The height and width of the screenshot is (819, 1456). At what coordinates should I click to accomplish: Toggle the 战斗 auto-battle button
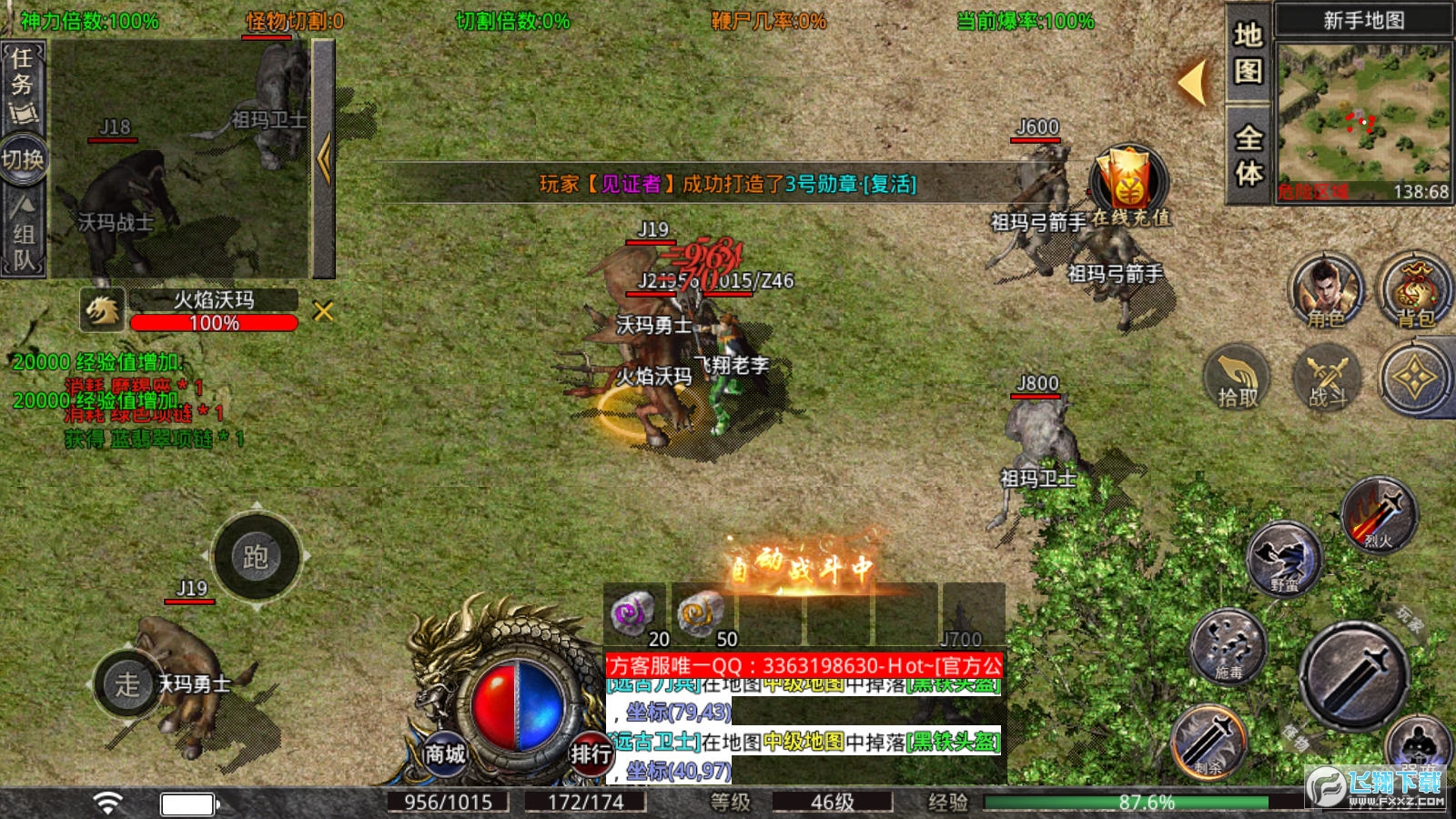coord(1327,377)
